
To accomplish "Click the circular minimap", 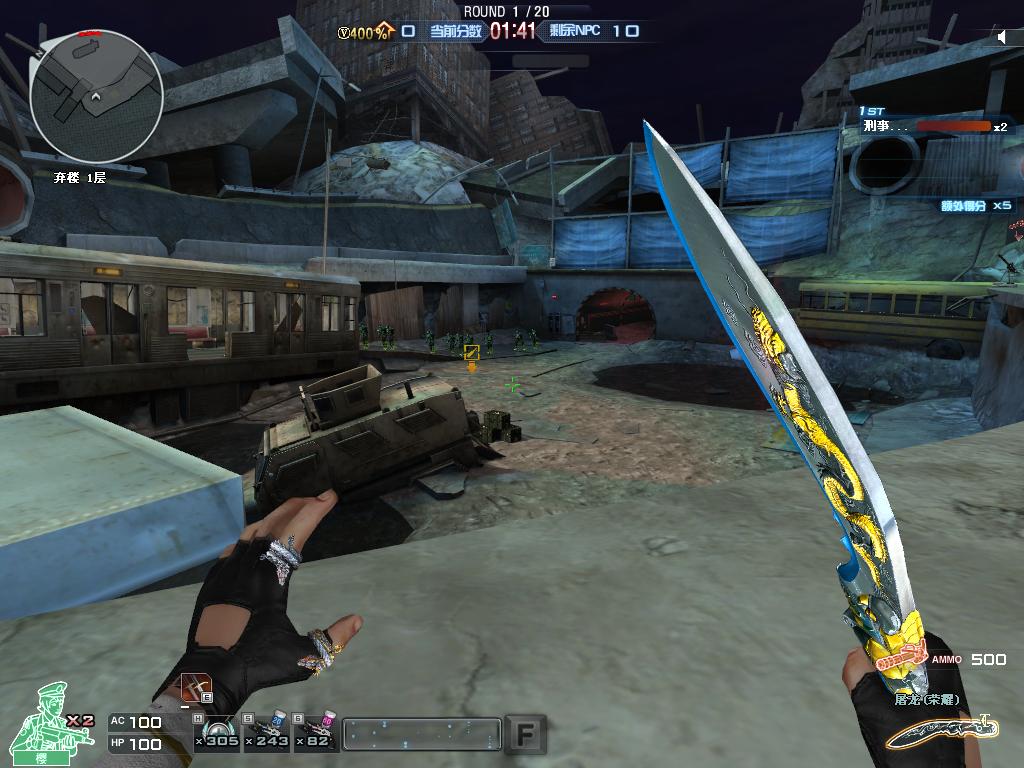I will tap(96, 96).
